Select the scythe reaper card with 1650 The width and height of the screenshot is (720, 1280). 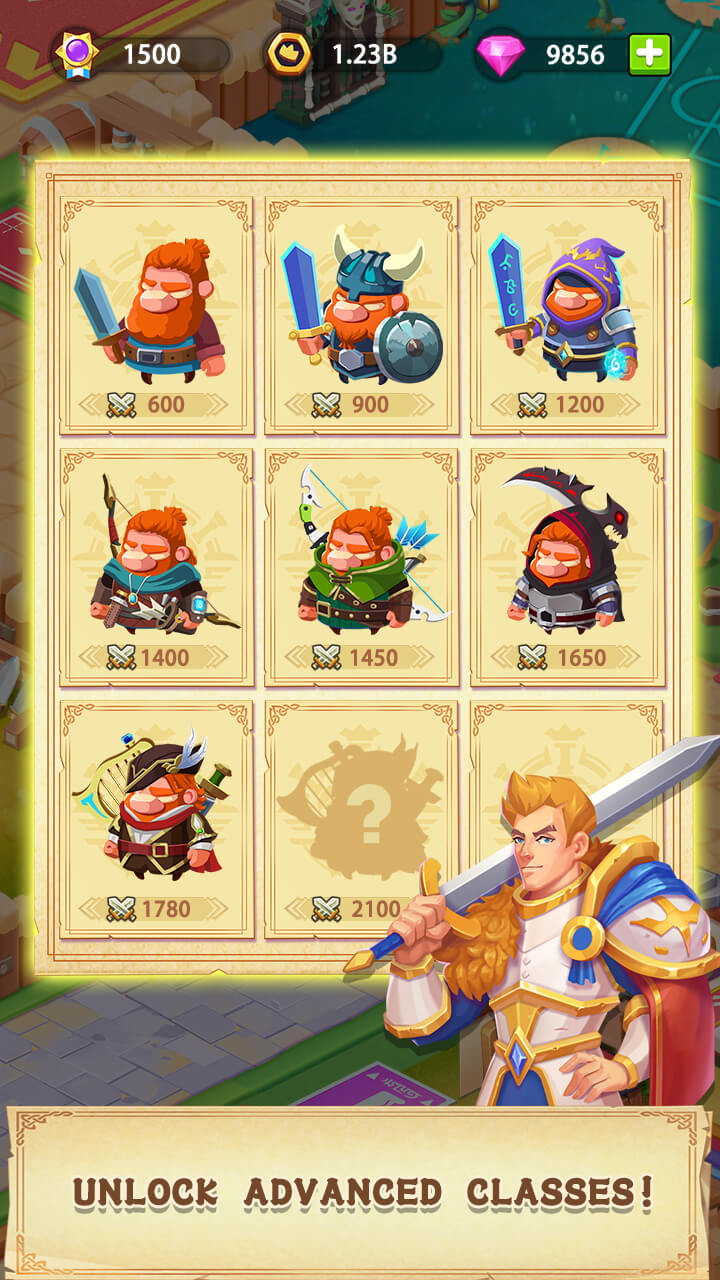[x=567, y=567]
